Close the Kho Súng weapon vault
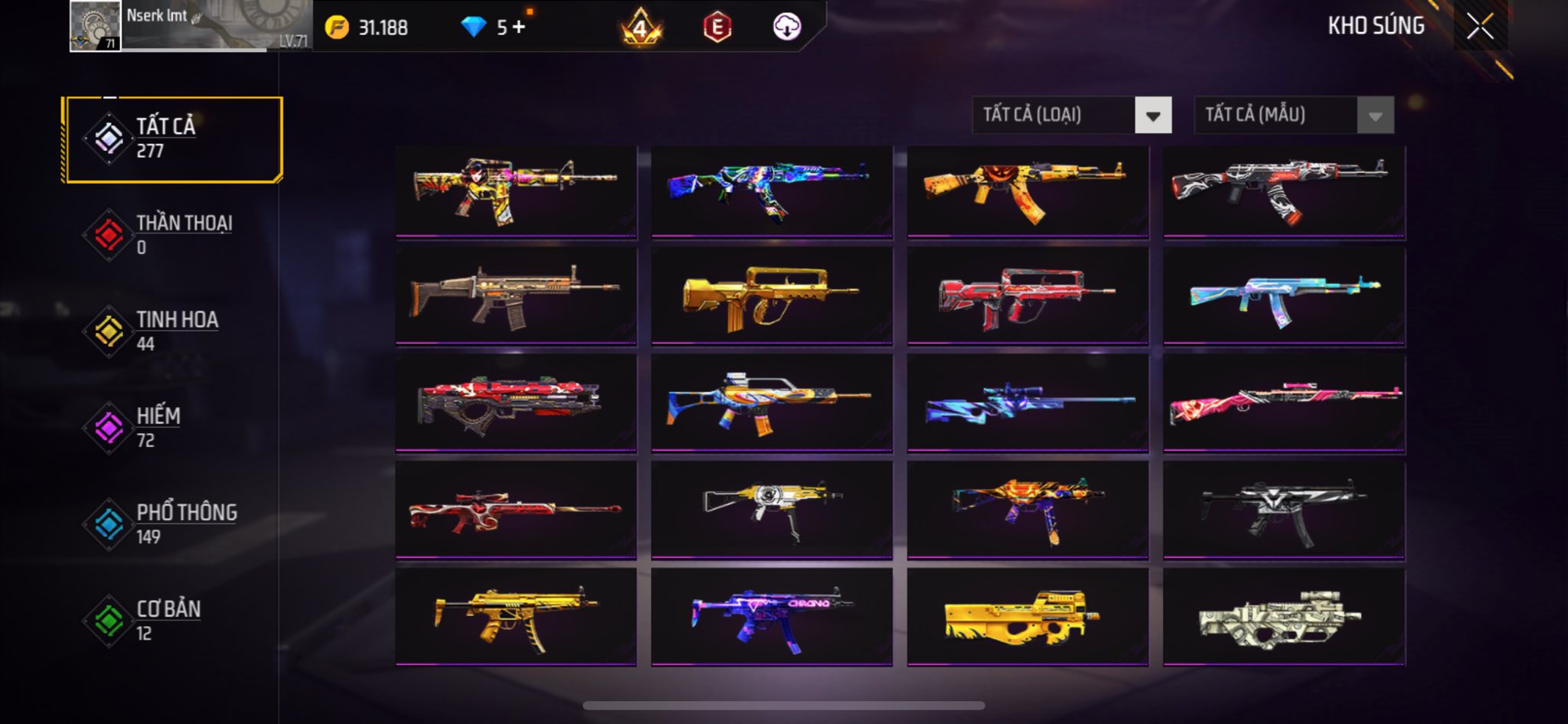Viewport: 1568px width, 724px height. (x=1480, y=27)
